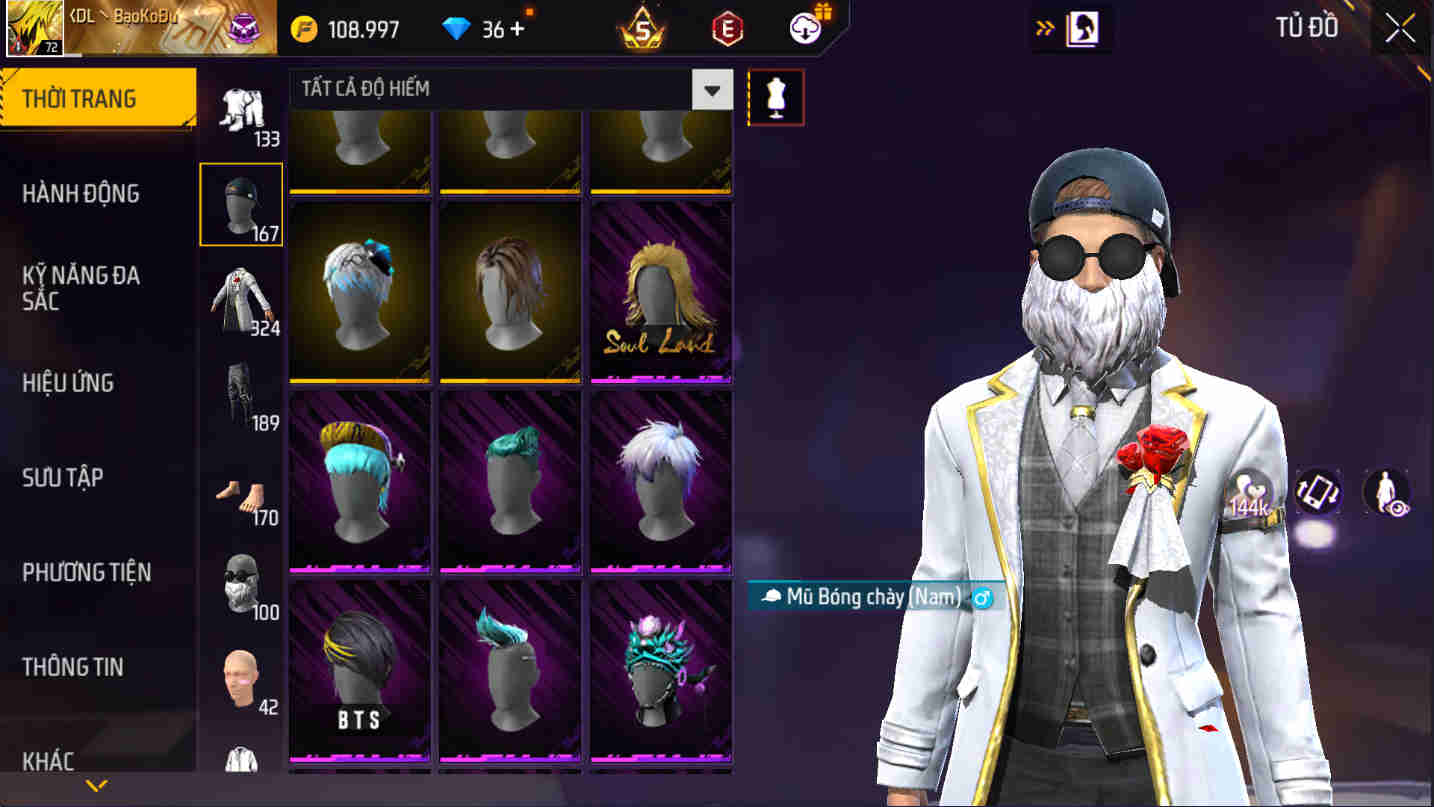This screenshot has width=1434, height=807.
Task: Expand the sidebar using the yellow down chevron
Action: (96, 787)
